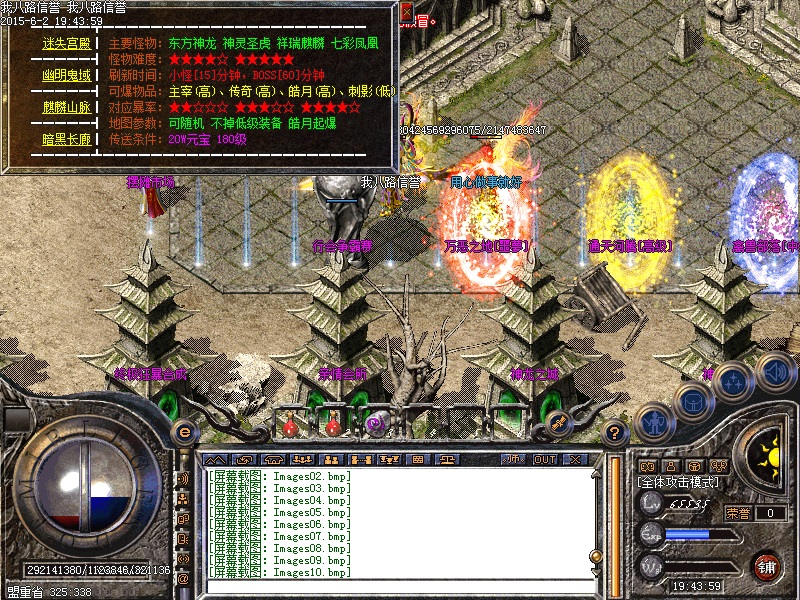The height and width of the screenshot is (600, 800).
Task: Select the 迷失宫殿 teleport link
Action: click(x=66, y=45)
